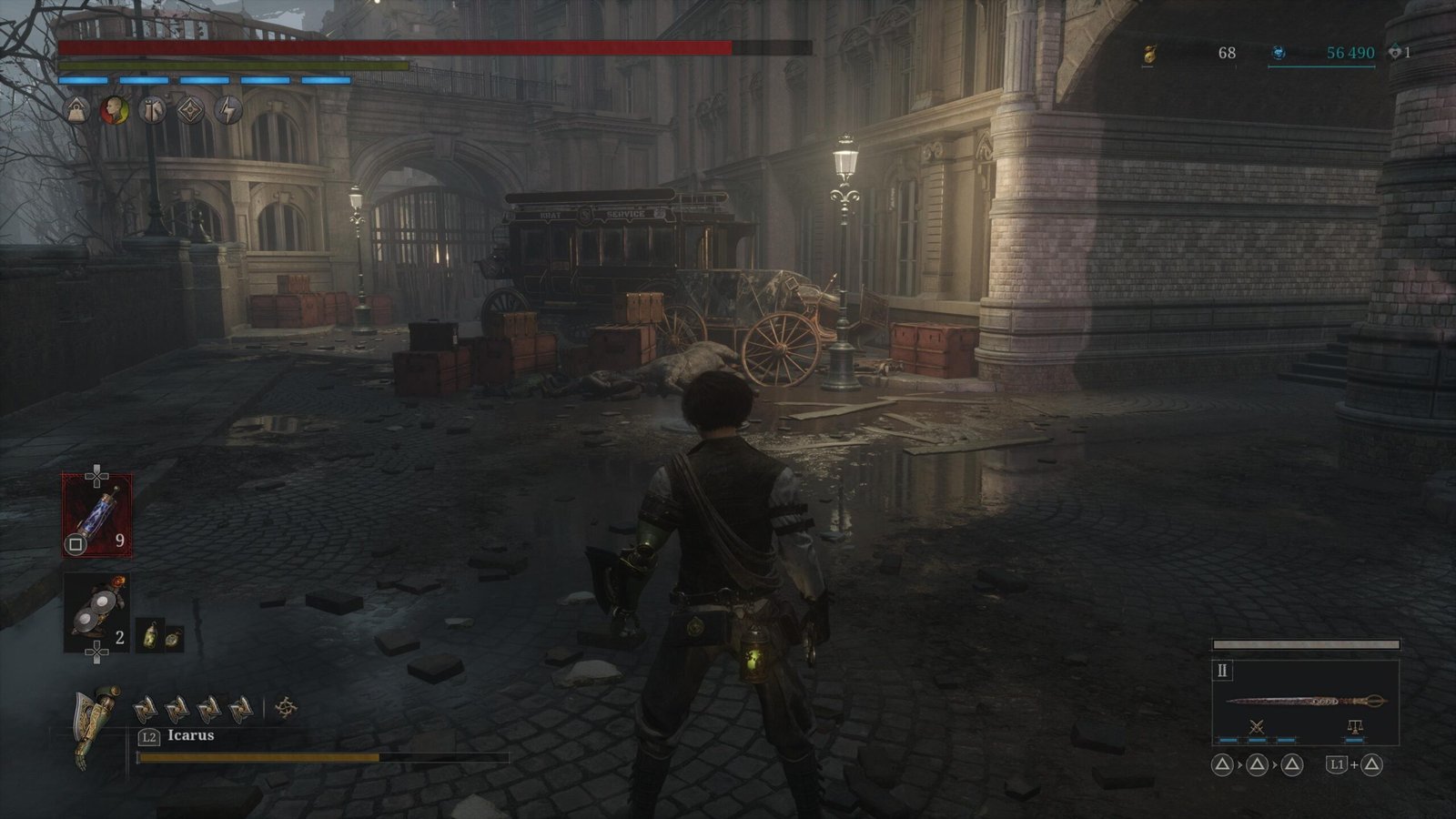This screenshot has height=819, width=1456.
Task: Click the pocket watch item icon
Action: [x=171, y=639]
